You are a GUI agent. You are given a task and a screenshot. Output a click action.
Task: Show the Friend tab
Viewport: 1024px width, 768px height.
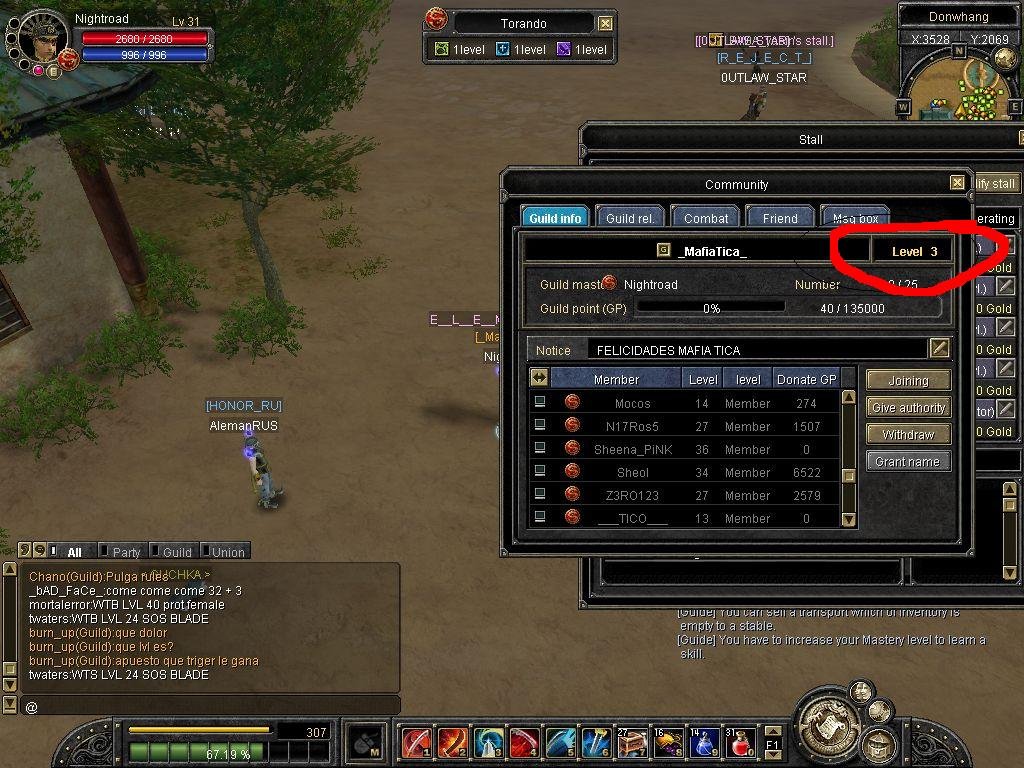pyautogui.click(x=780, y=218)
